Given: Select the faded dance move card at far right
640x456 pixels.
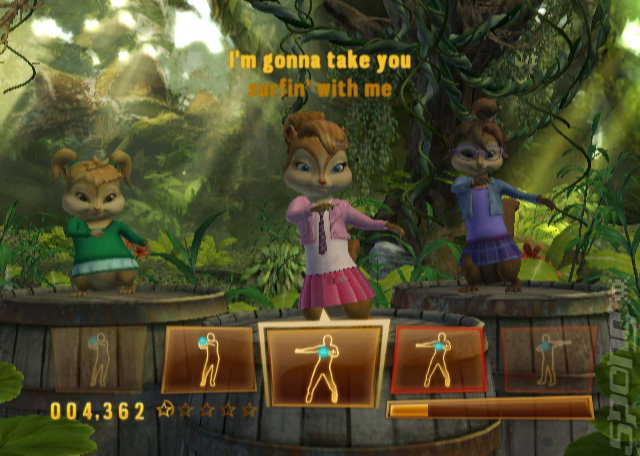Looking at the screenshot, I should (x=546, y=359).
